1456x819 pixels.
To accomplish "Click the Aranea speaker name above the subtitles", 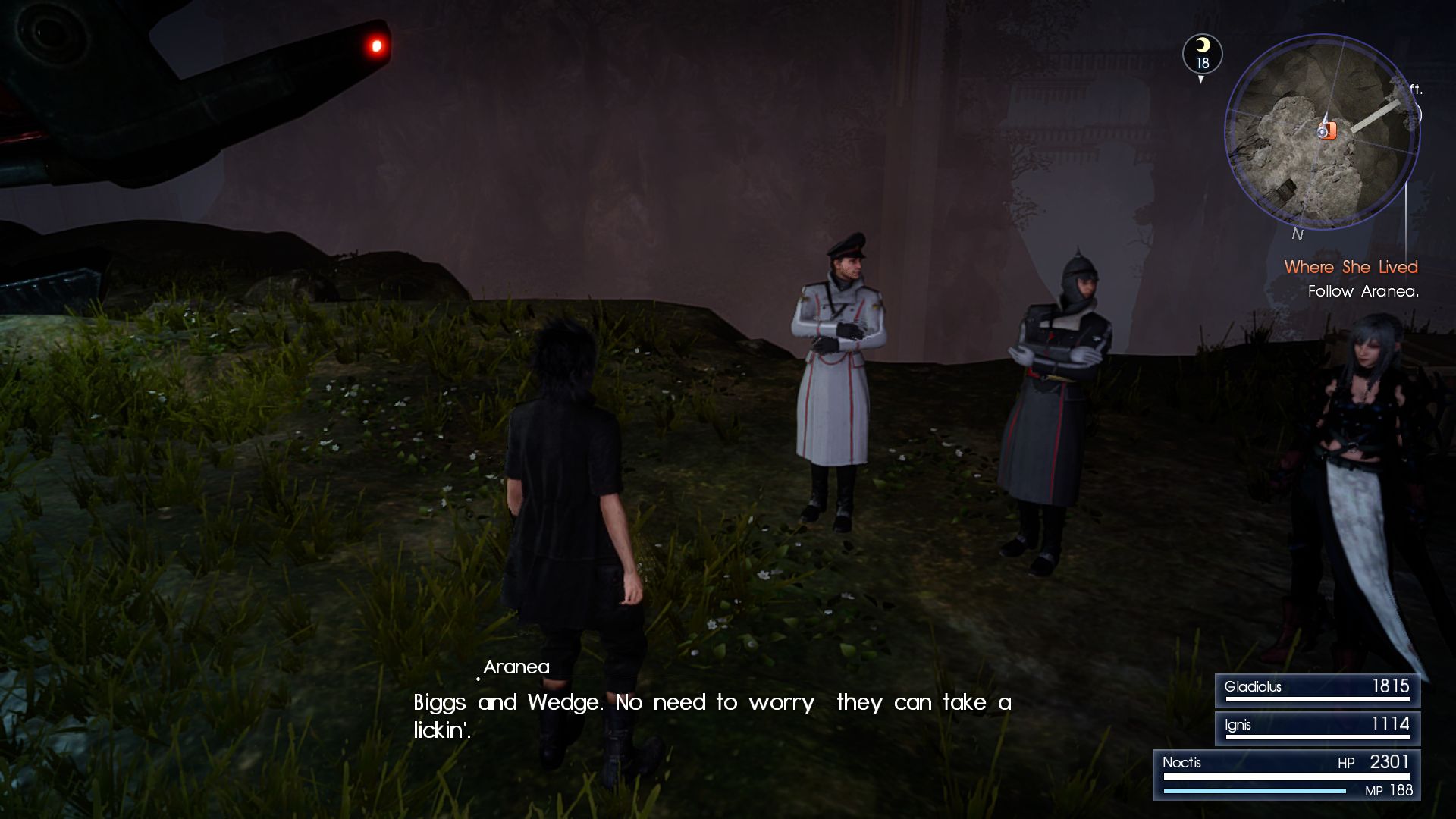I will point(517,667).
